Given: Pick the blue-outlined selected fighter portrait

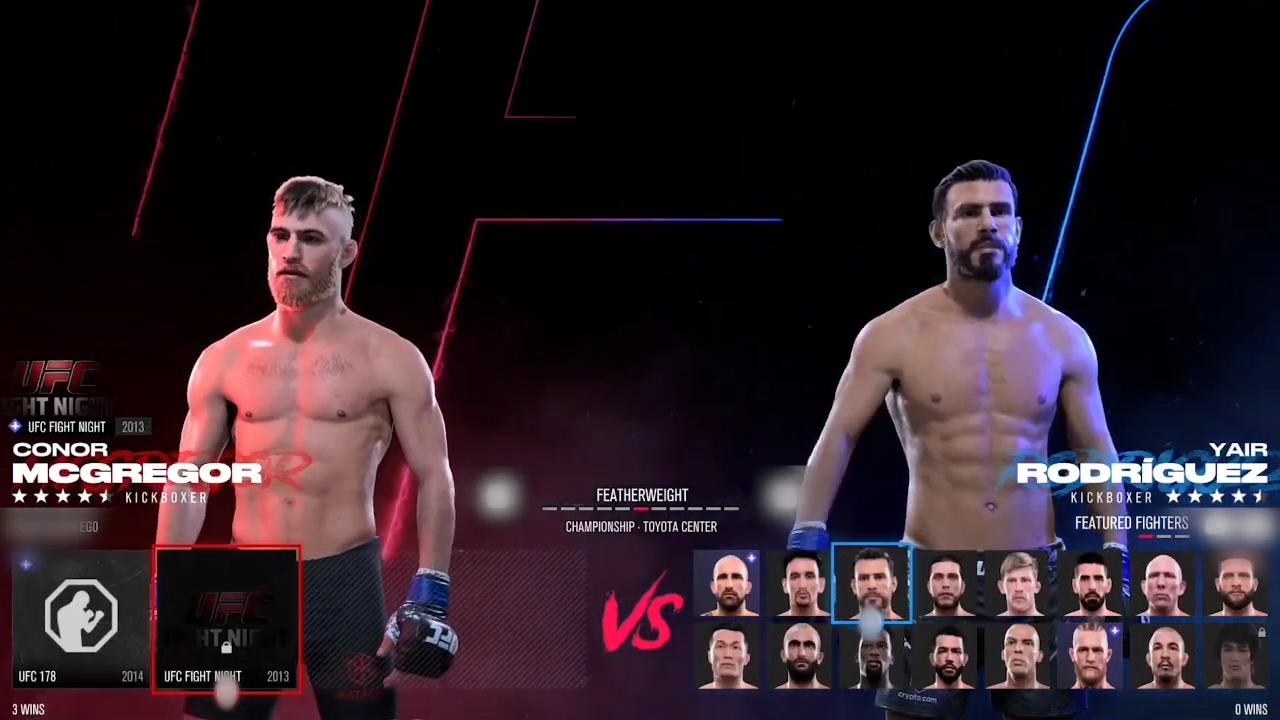Looking at the screenshot, I should click(872, 584).
